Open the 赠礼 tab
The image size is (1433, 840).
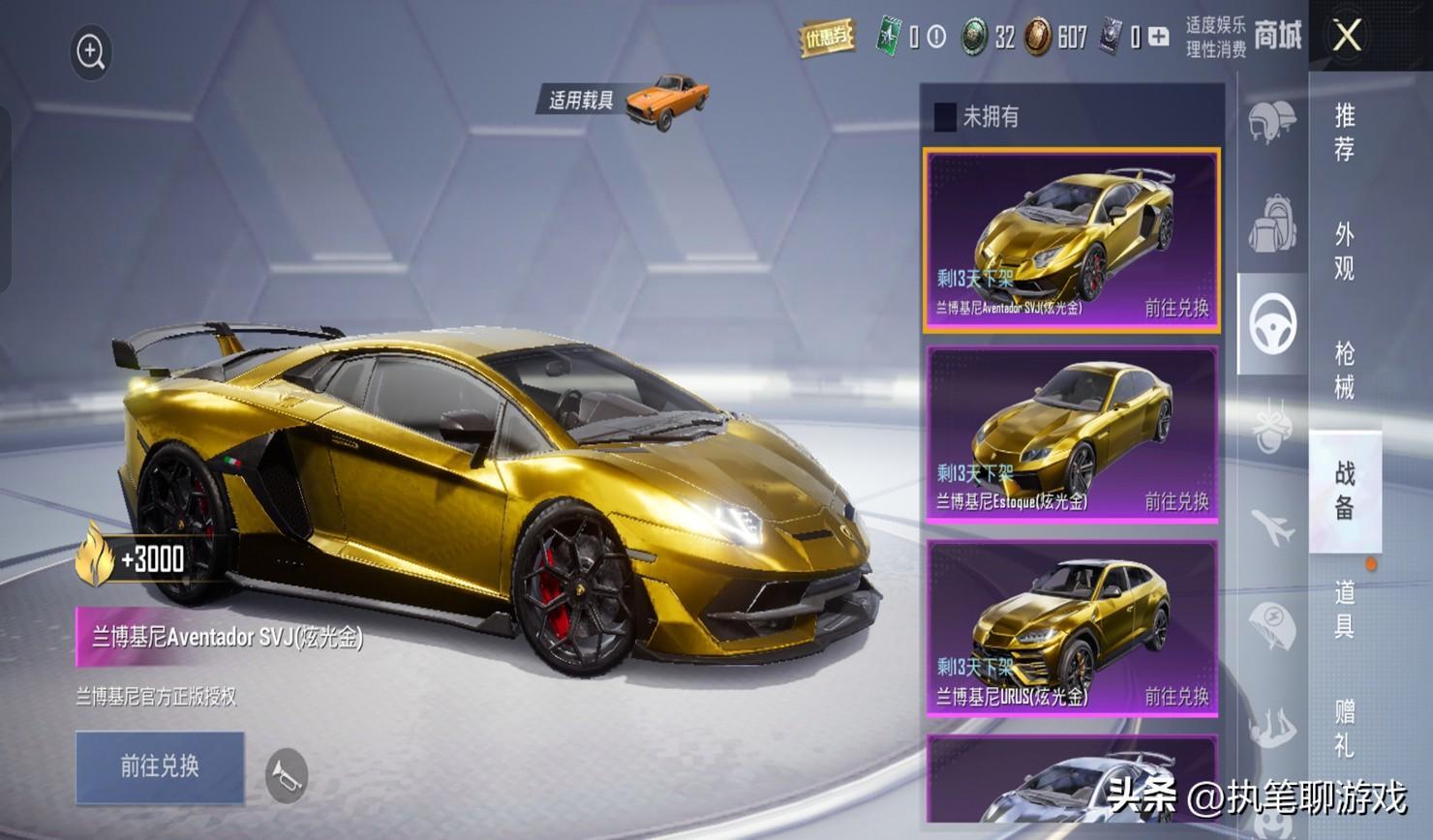pos(1344,729)
